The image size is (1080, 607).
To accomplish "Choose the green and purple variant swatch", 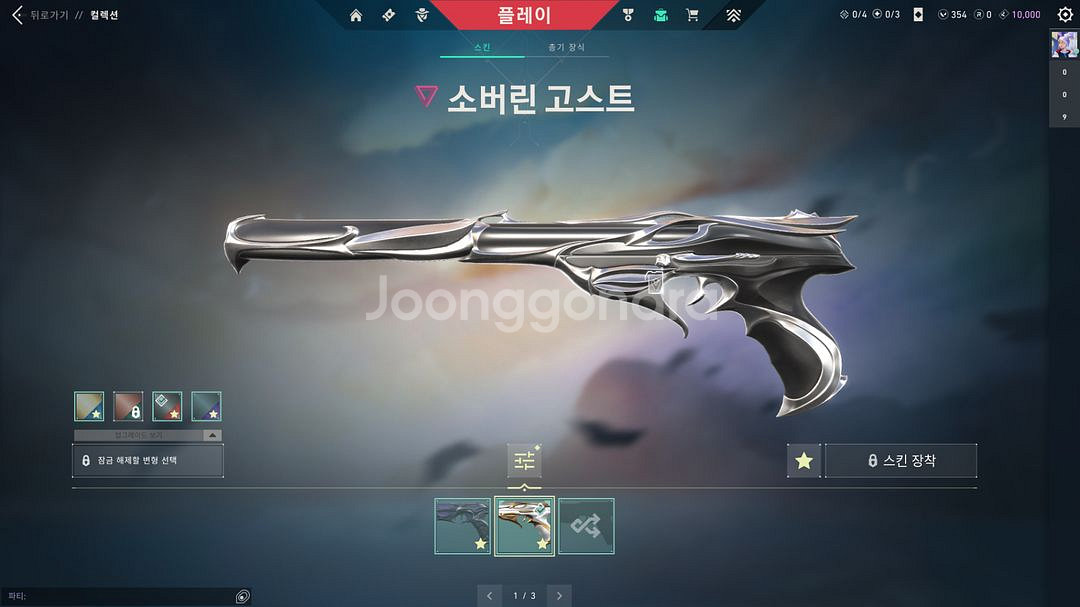I will pos(206,406).
